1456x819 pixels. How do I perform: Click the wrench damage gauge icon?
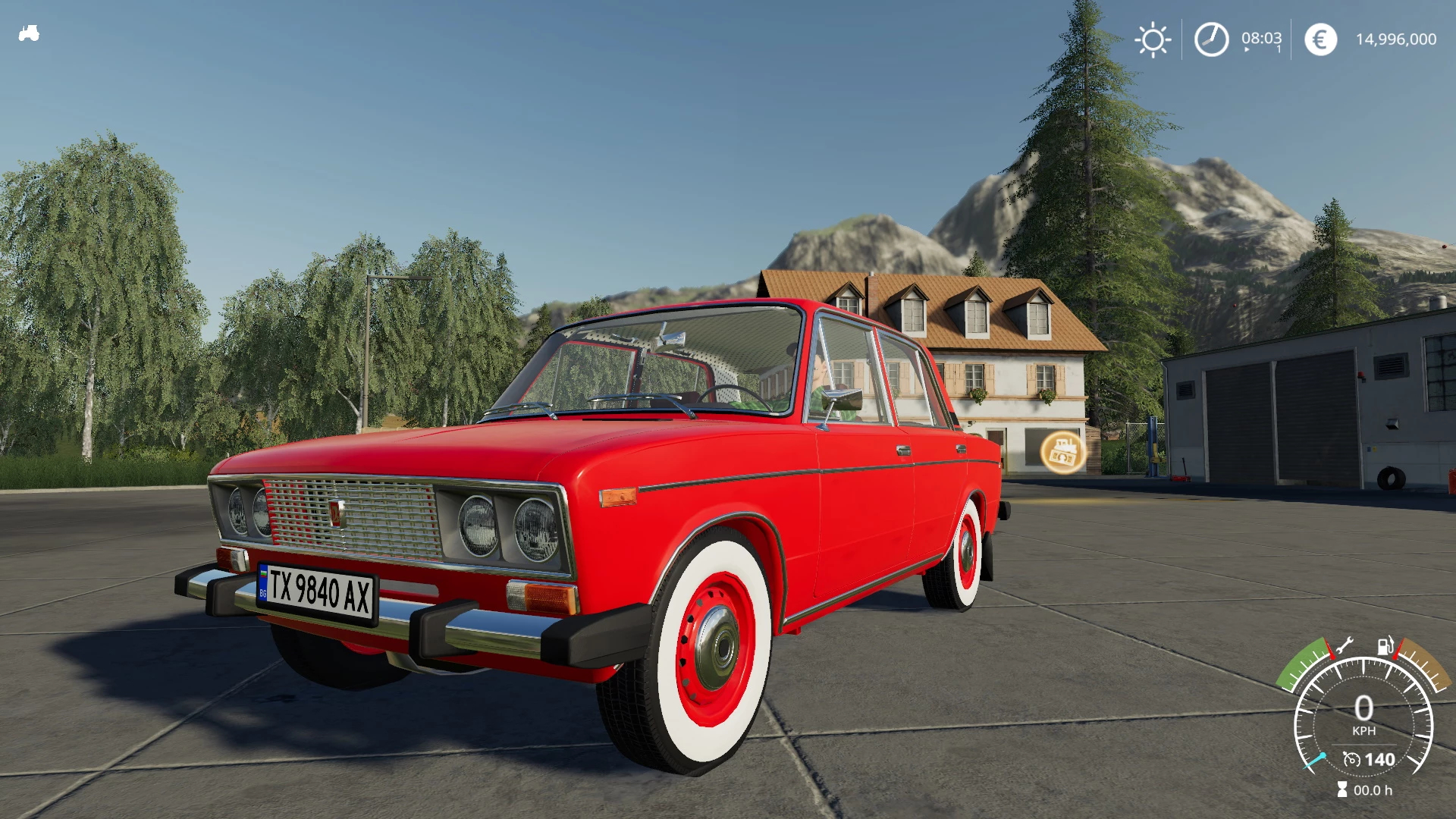(x=1344, y=646)
